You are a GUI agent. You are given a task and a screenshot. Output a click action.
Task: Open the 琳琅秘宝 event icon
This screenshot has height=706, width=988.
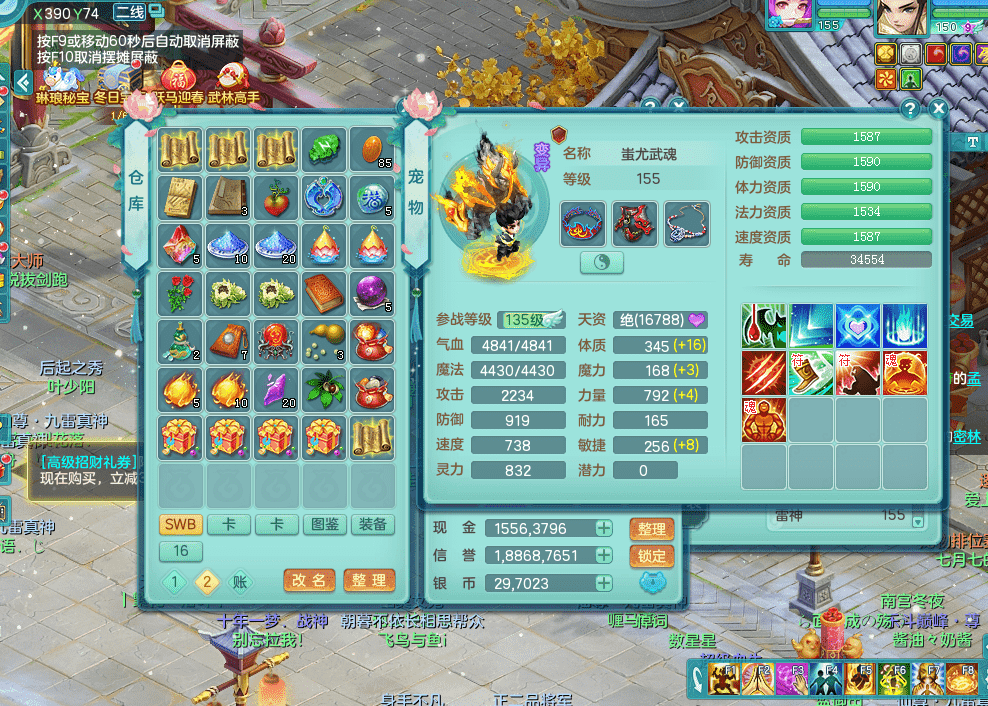point(62,80)
